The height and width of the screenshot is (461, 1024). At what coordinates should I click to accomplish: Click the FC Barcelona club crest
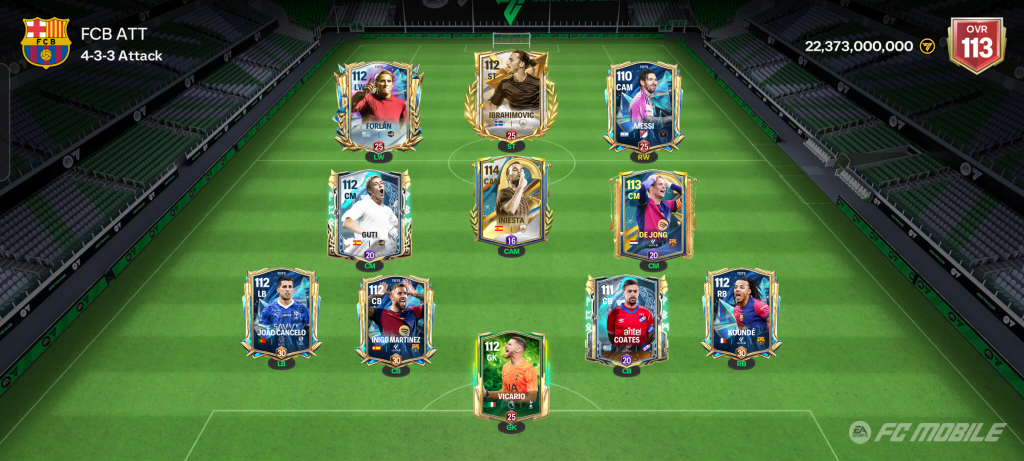point(45,42)
